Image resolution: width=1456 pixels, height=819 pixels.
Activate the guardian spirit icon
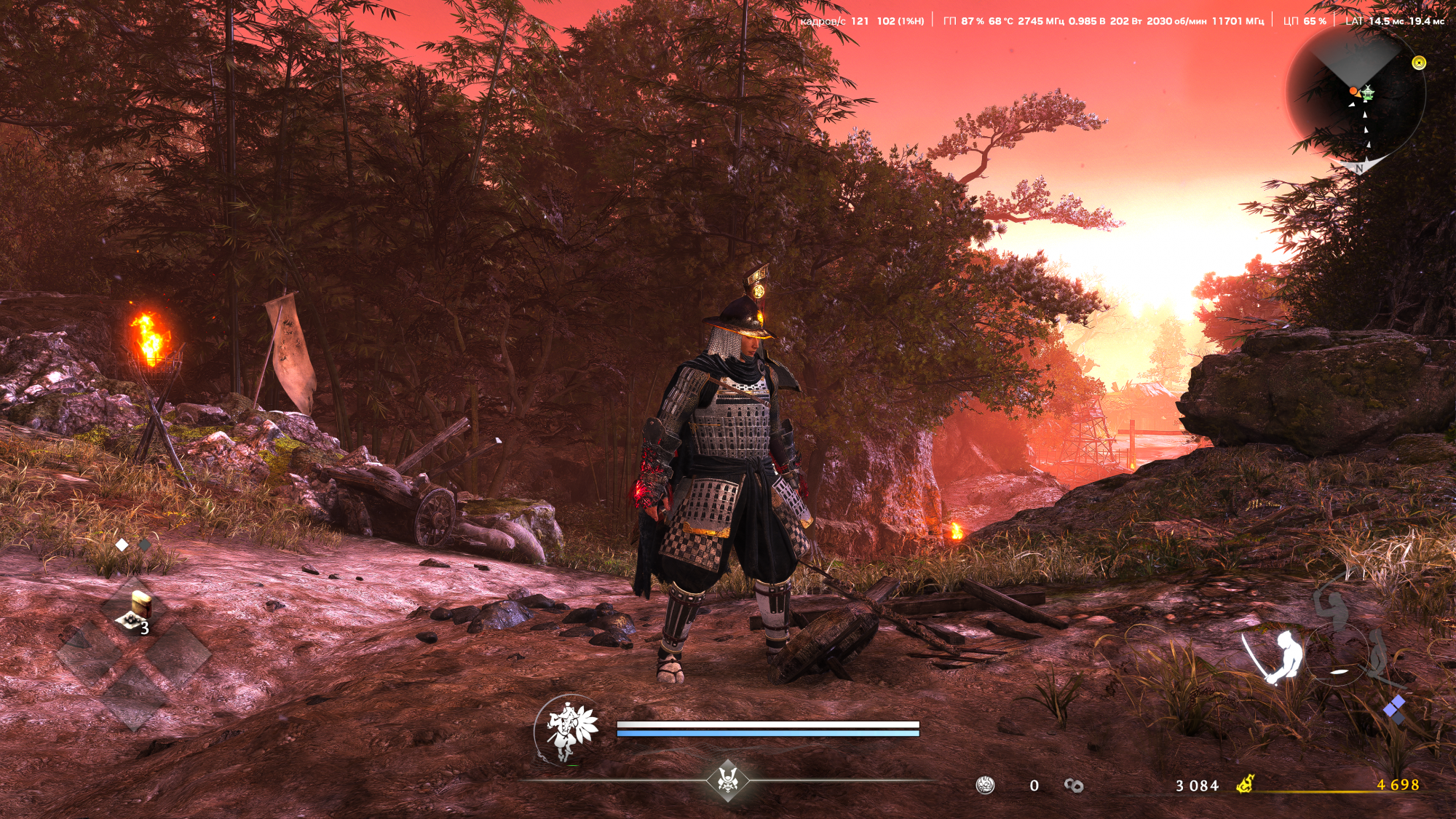click(569, 728)
